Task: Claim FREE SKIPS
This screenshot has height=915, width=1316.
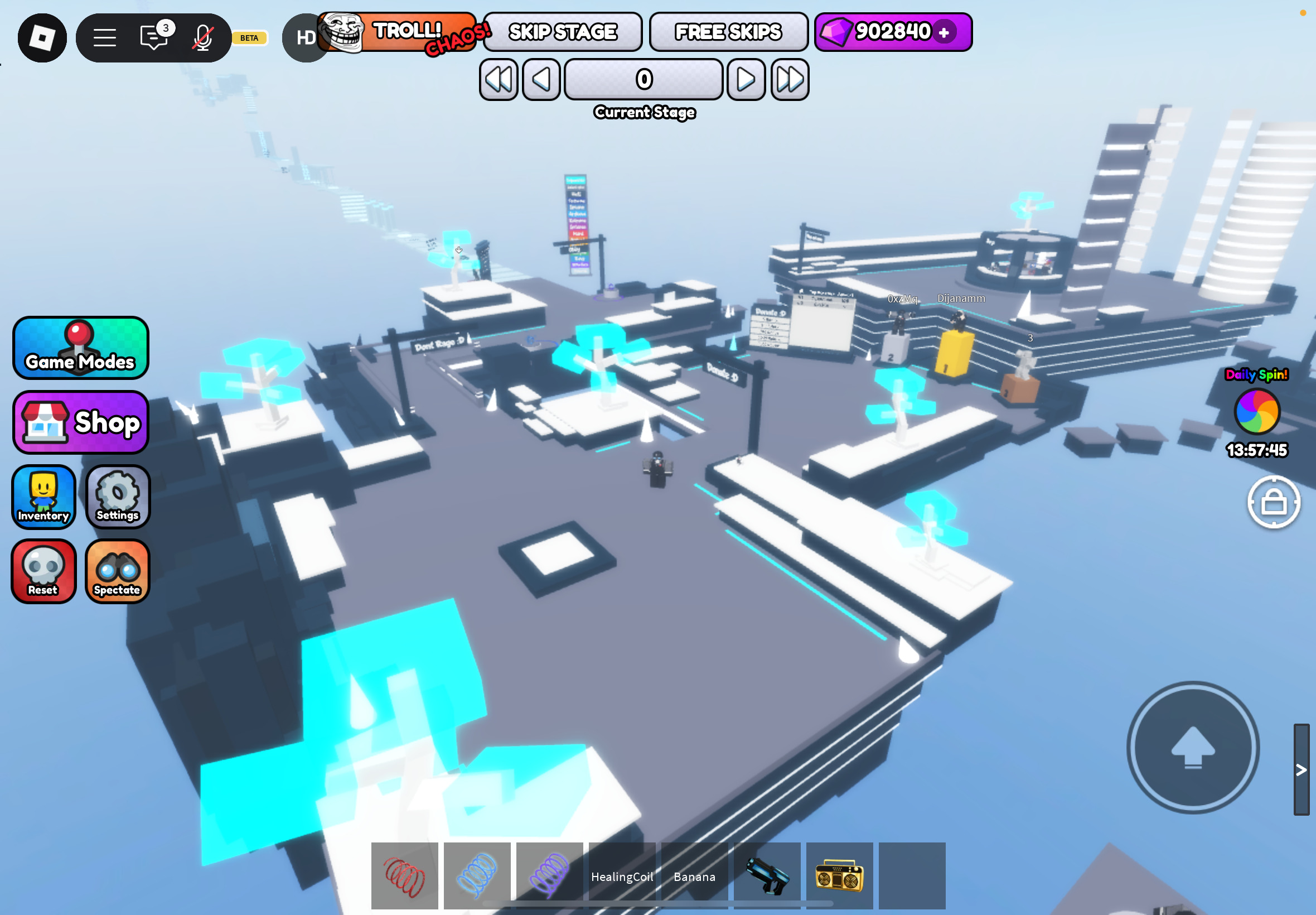Action: (728, 32)
